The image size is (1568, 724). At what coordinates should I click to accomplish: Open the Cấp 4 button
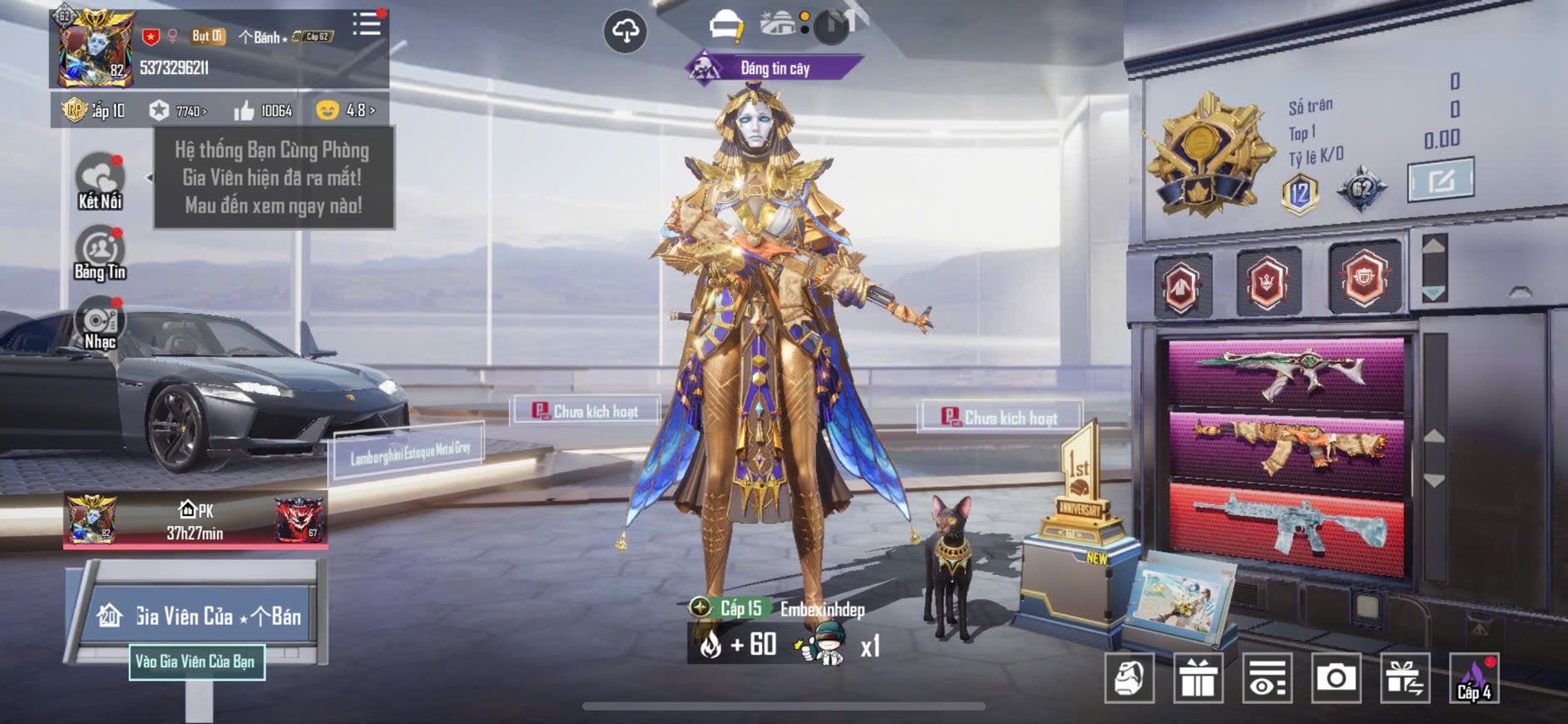tap(1474, 678)
